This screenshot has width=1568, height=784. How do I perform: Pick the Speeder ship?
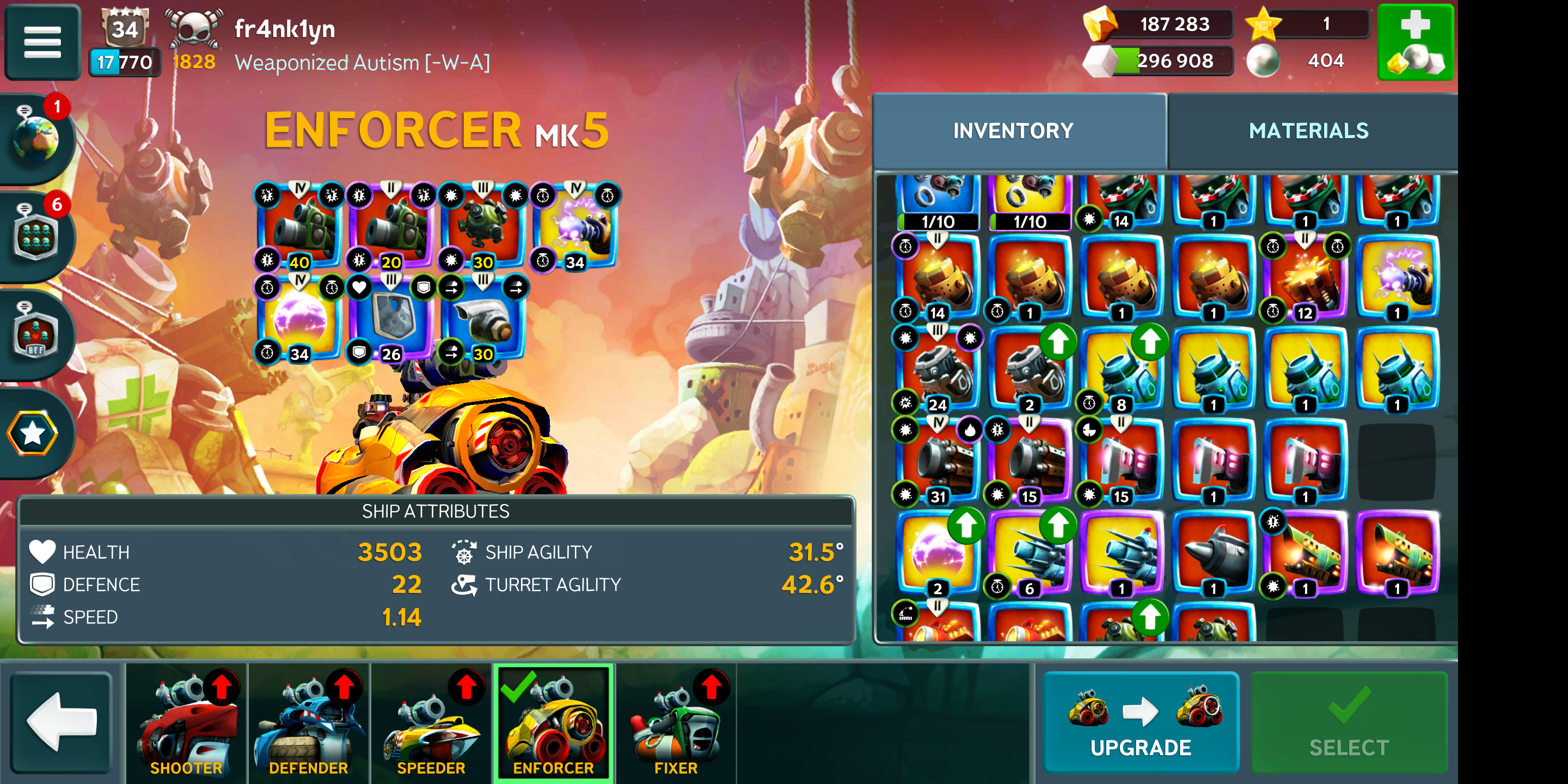pyautogui.click(x=431, y=722)
